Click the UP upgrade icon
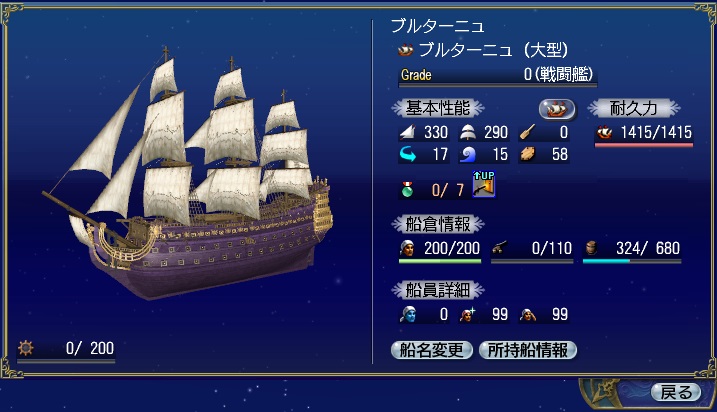Viewport: 717px width, 412px height. pyautogui.click(x=485, y=184)
